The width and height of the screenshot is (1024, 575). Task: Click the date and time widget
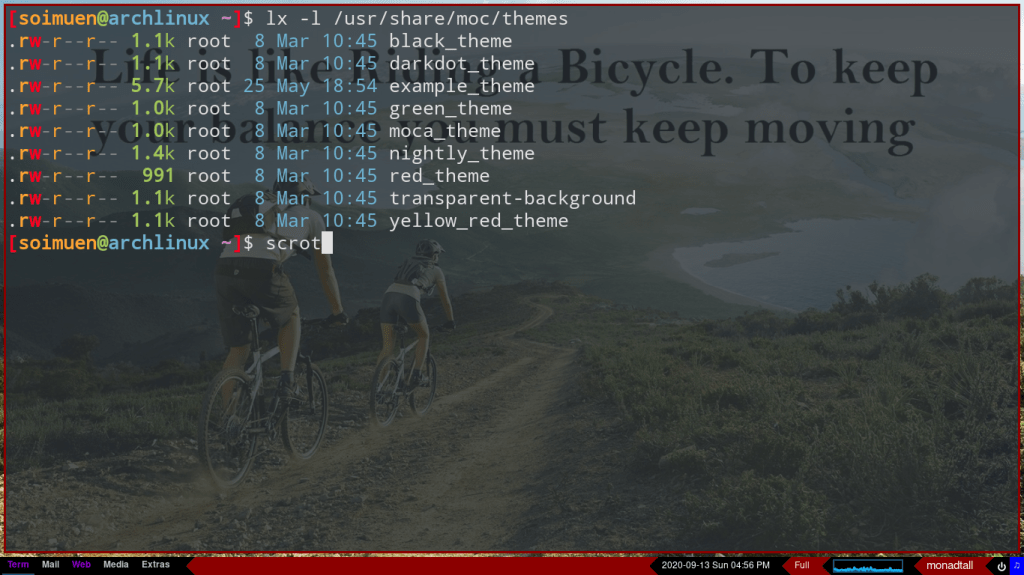[x=715, y=565]
